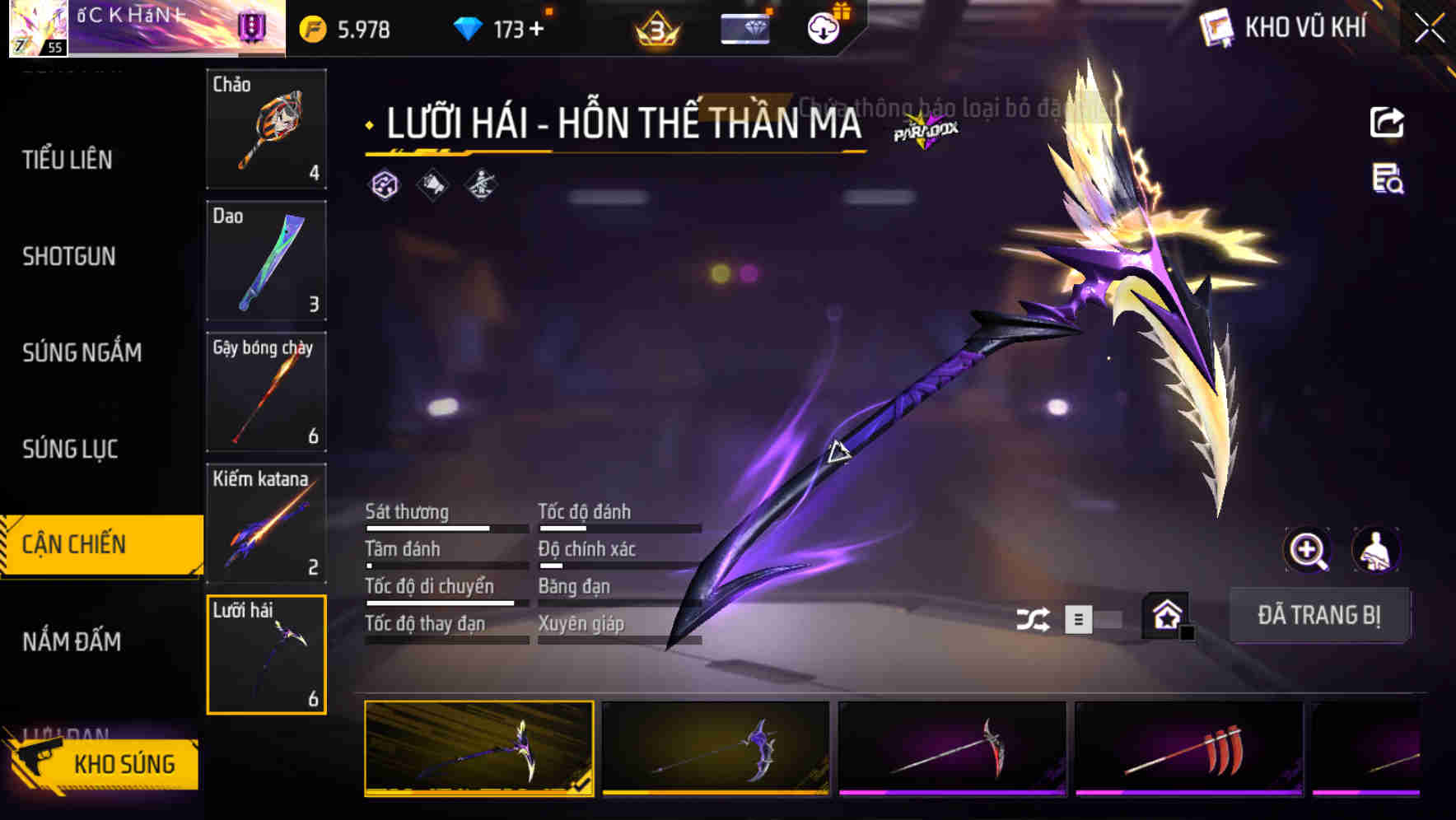Open the Lưỡi hái weapon group
Viewport: 1456px width, 820px height.
[x=266, y=653]
